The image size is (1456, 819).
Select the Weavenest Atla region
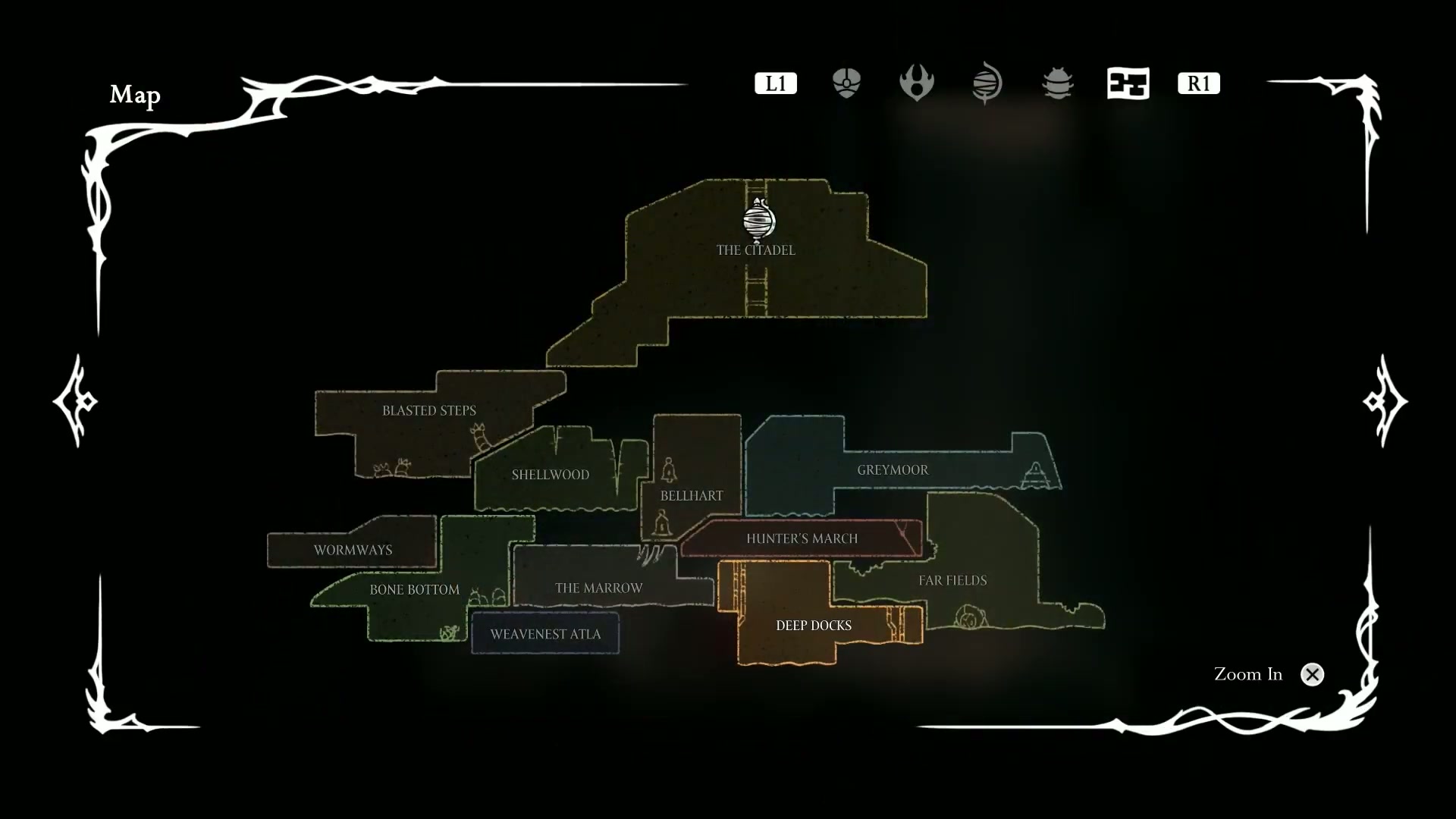tap(545, 634)
